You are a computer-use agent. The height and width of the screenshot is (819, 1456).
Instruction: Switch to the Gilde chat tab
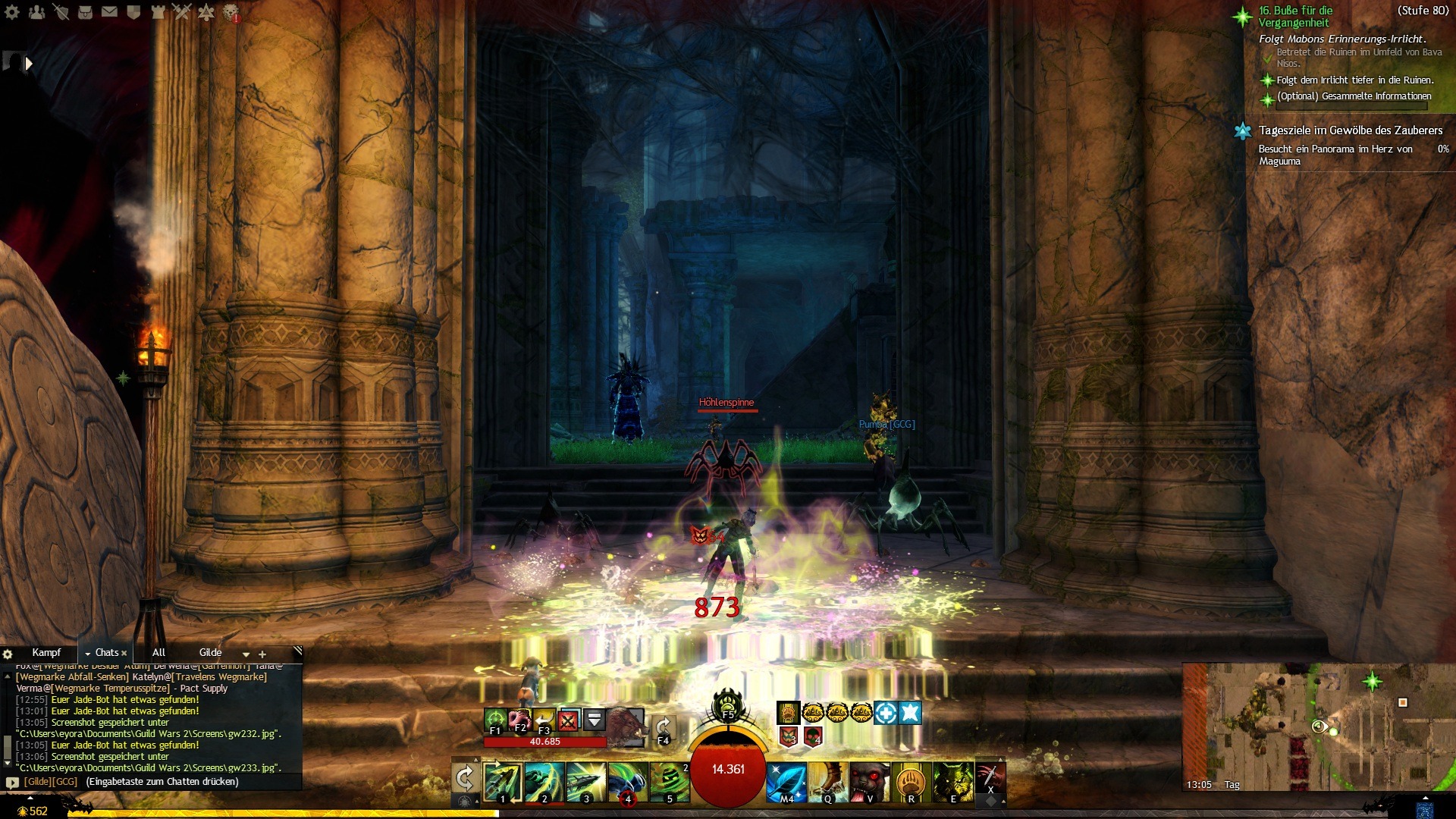pyautogui.click(x=210, y=652)
